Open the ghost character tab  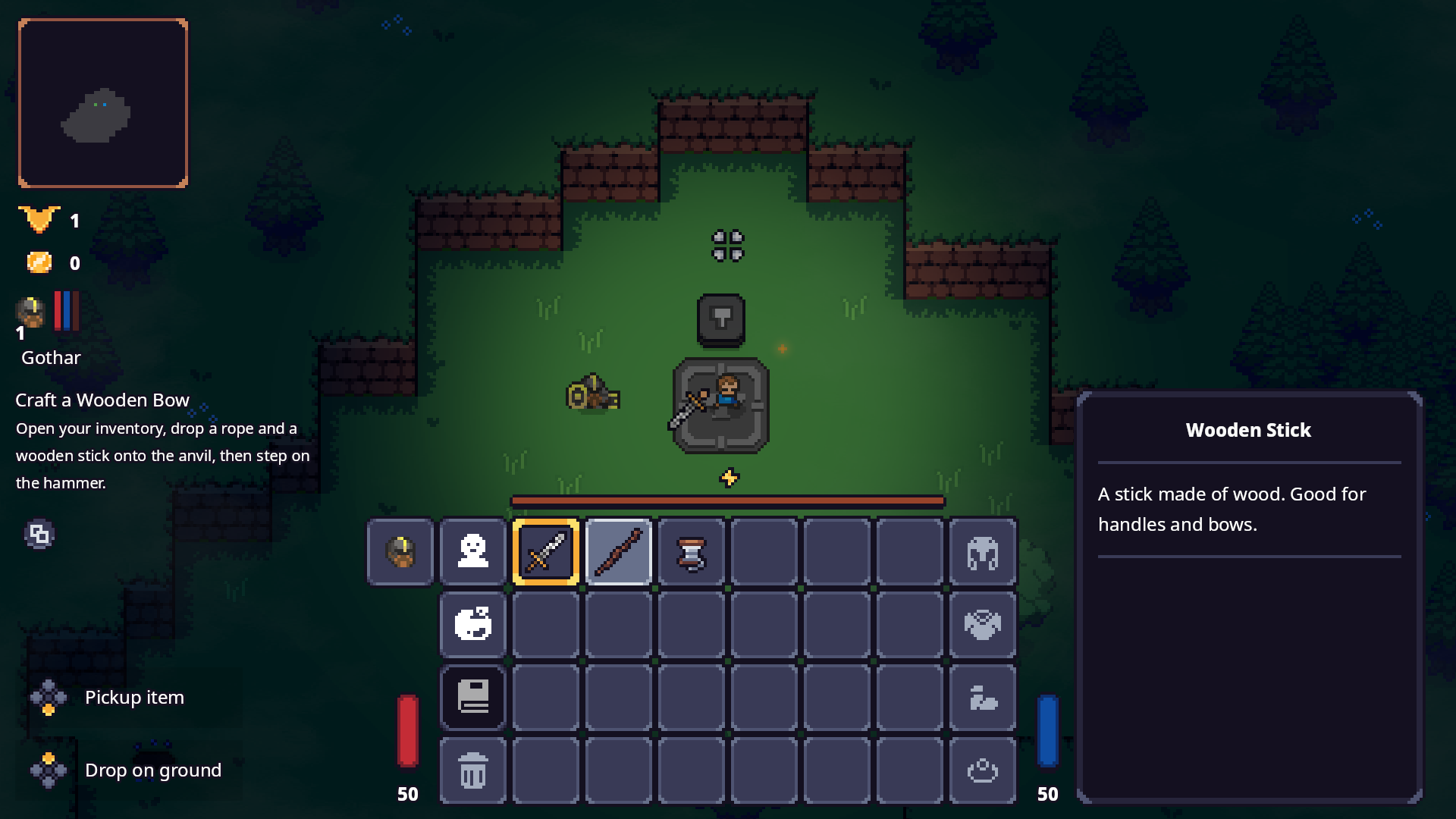tap(472, 551)
